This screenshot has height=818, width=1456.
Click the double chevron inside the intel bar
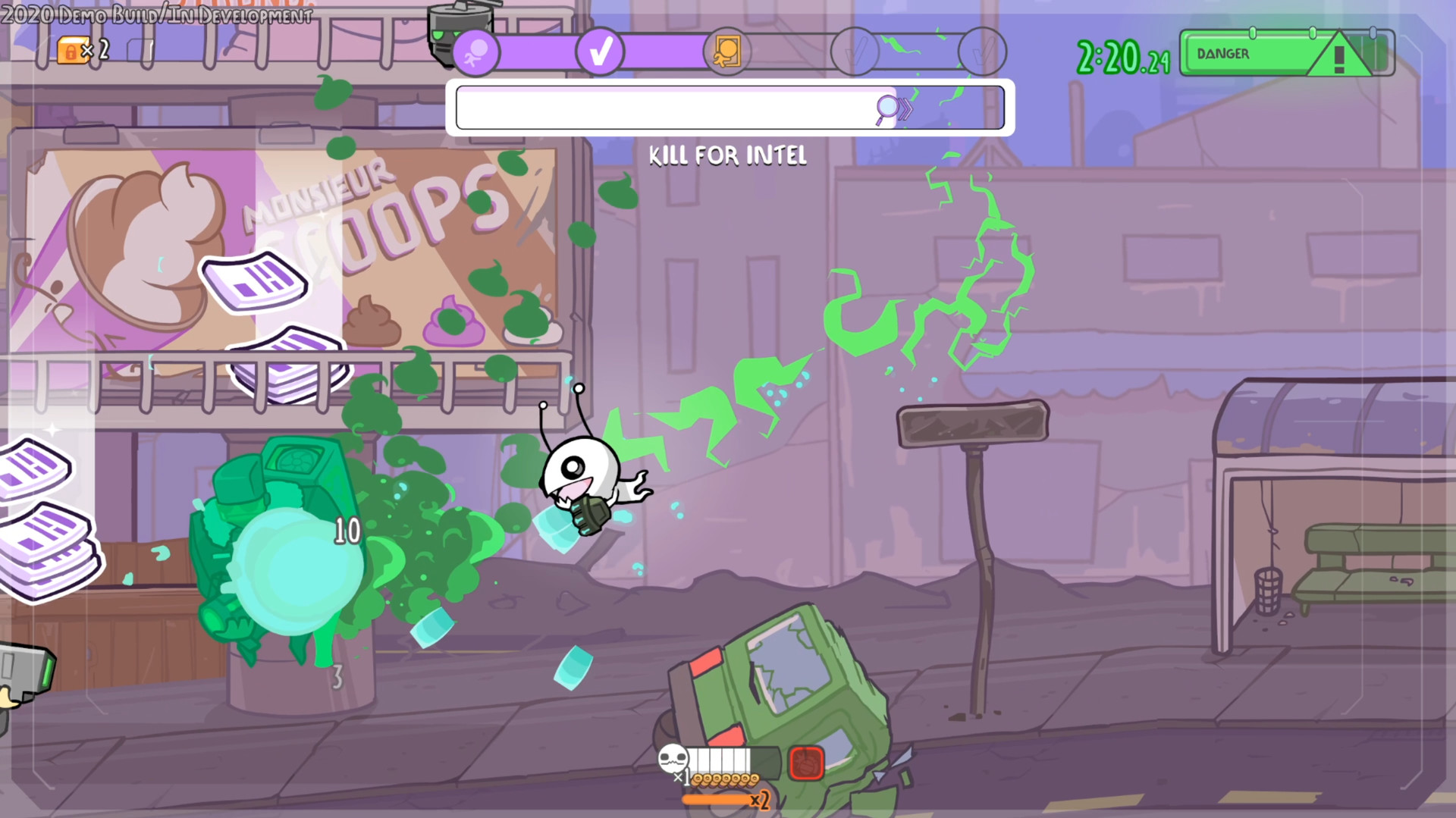point(905,108)
